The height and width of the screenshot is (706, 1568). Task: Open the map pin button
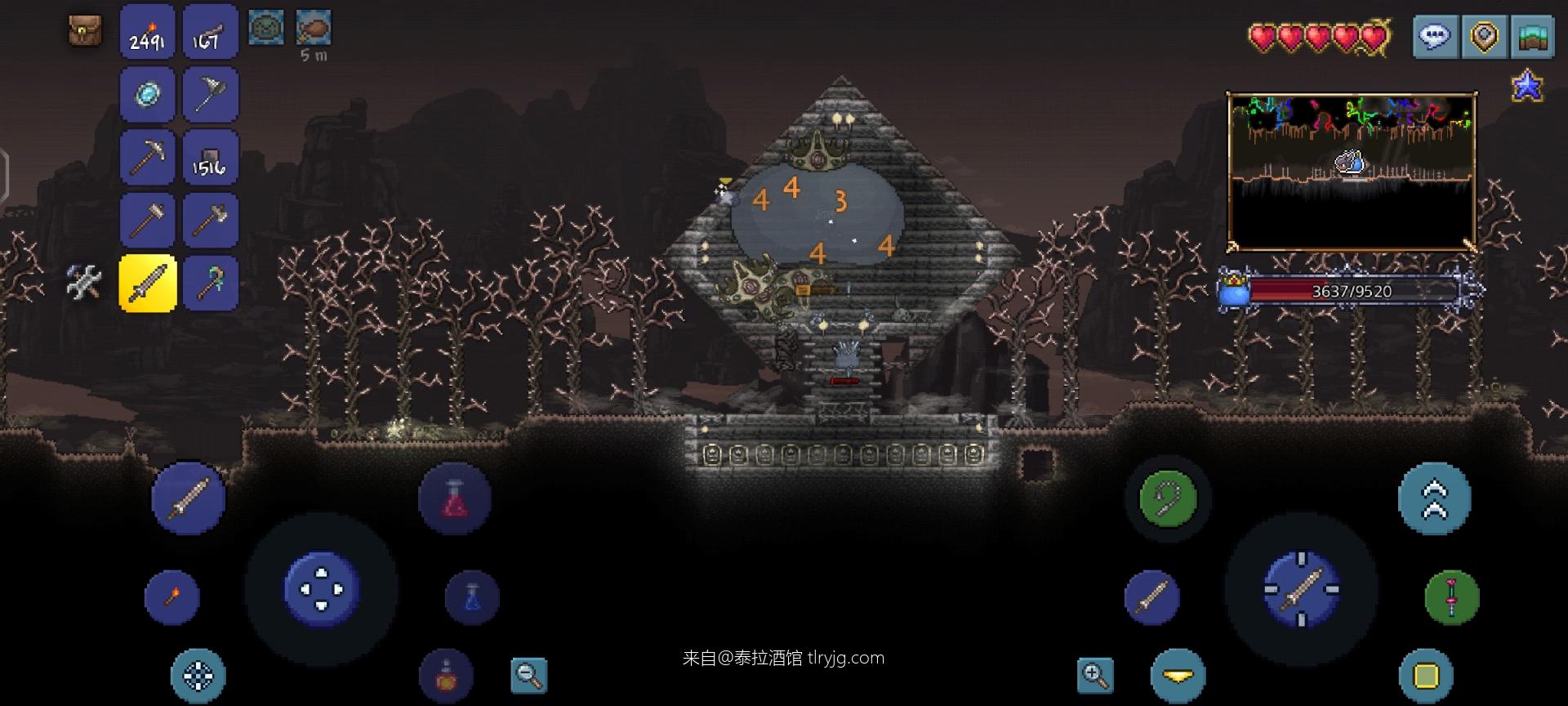click(x=1484, y=37)
